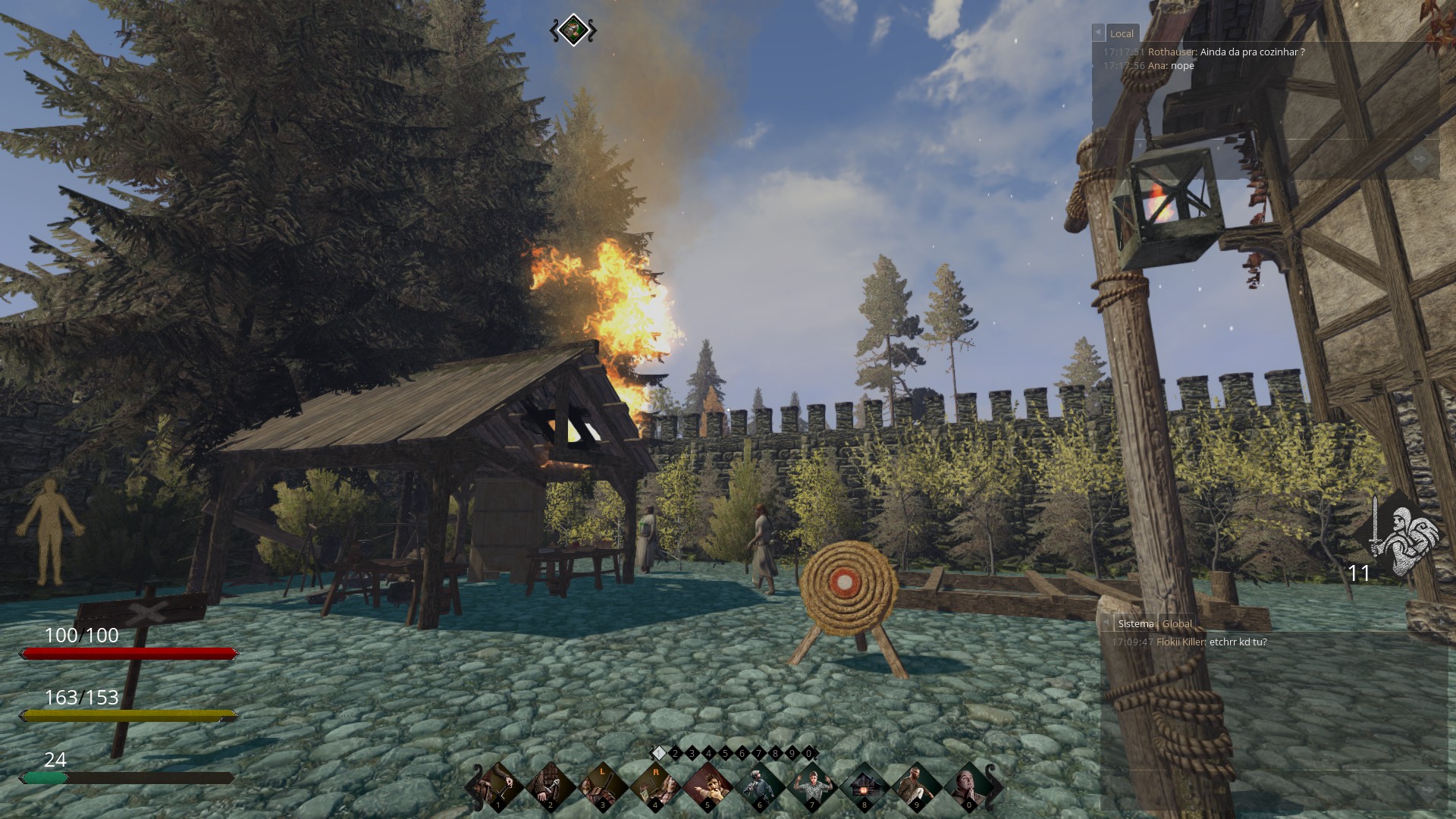Collapse the Local chat window with its arrow

(1098, 32)
